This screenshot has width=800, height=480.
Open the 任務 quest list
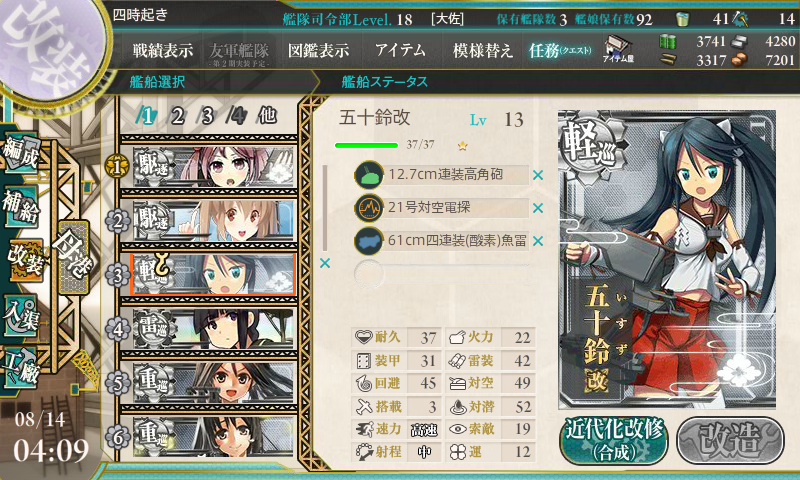point(560,50)
